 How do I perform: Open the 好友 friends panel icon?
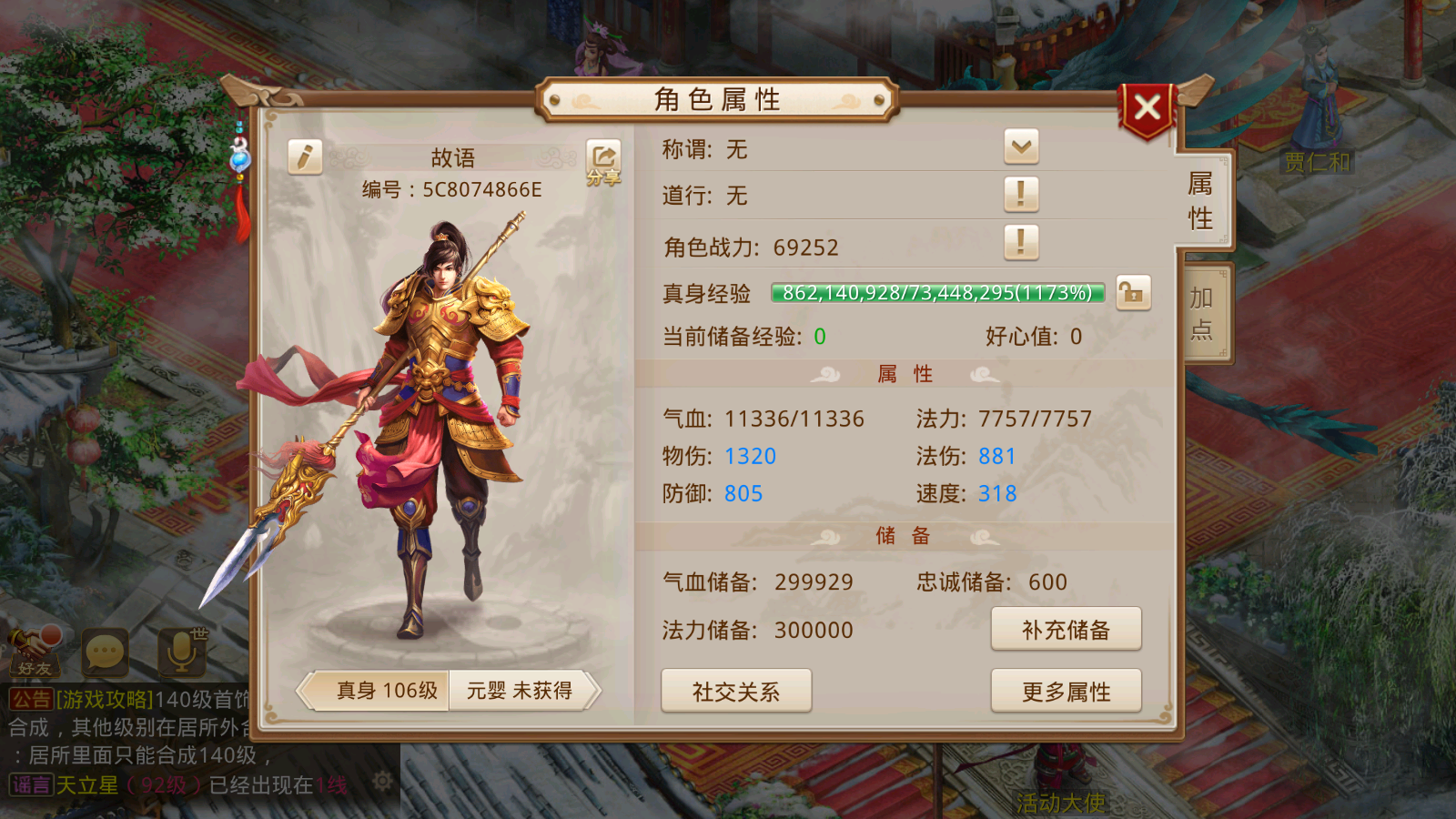tap(36, 651)
